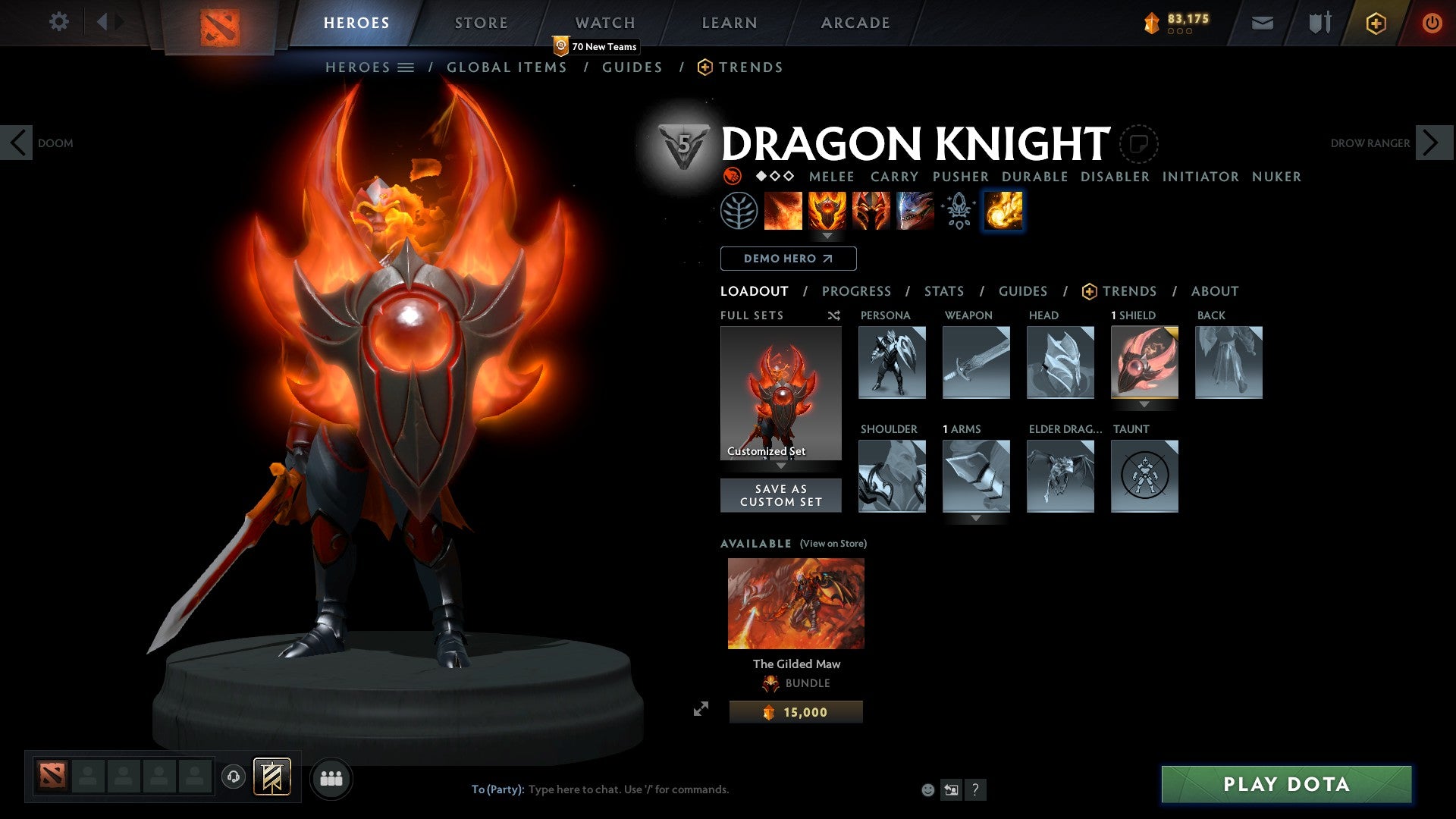Click the 15,000 shards price bar
The height and width of the screenshot is (819, 1456).
[795, 711]
